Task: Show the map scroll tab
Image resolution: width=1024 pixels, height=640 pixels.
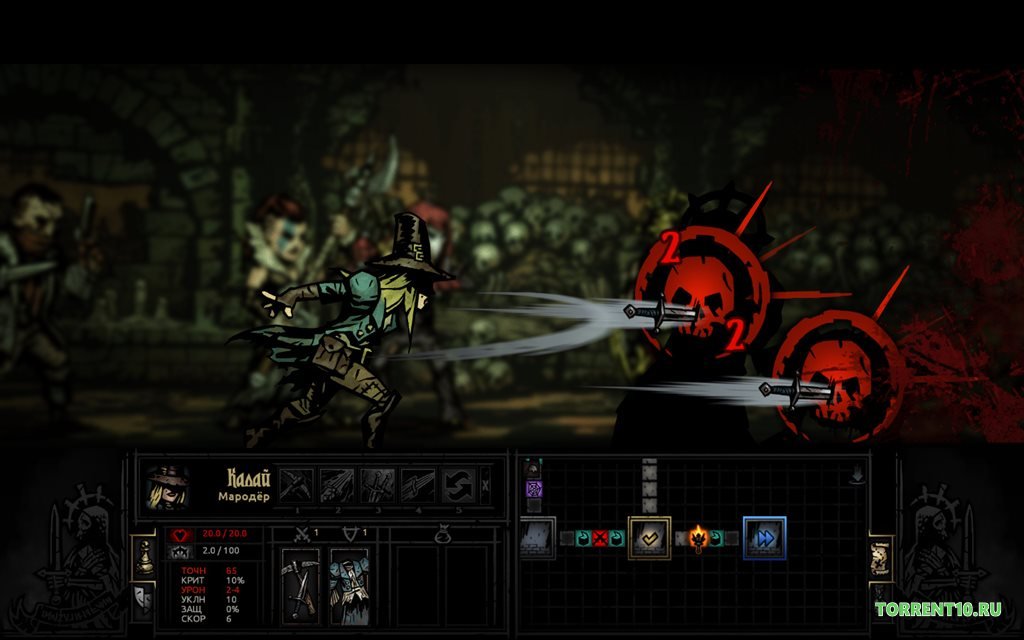Action: point(881,559)
